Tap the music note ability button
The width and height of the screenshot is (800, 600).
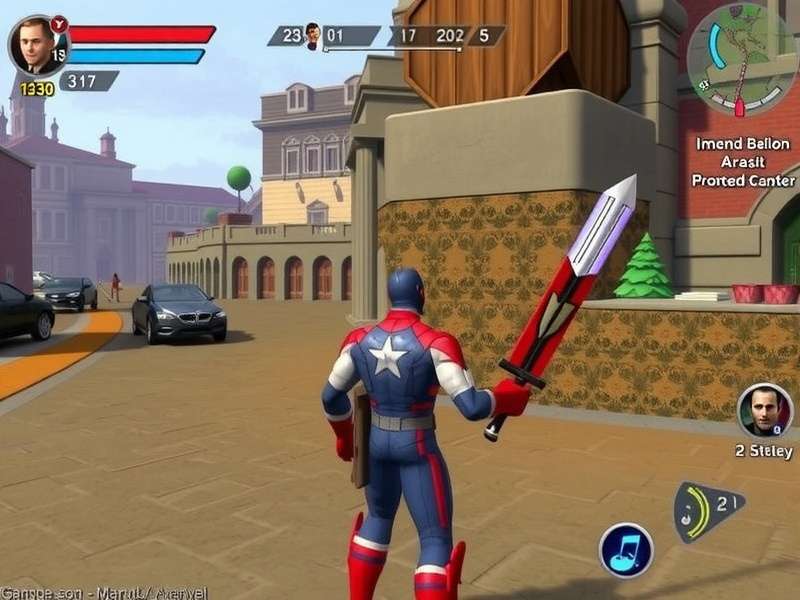click(x=626, y=550)
